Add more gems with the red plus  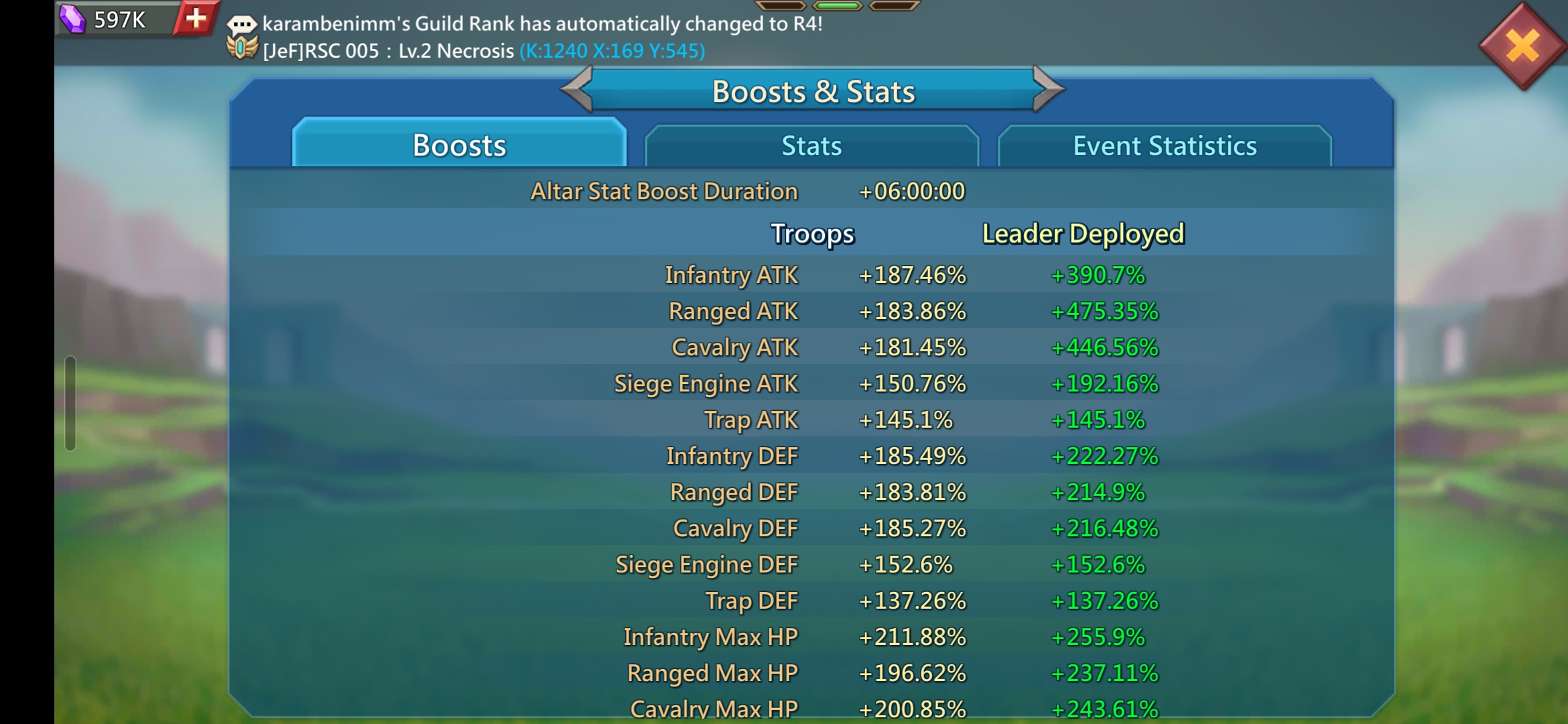tap(196, 18)
